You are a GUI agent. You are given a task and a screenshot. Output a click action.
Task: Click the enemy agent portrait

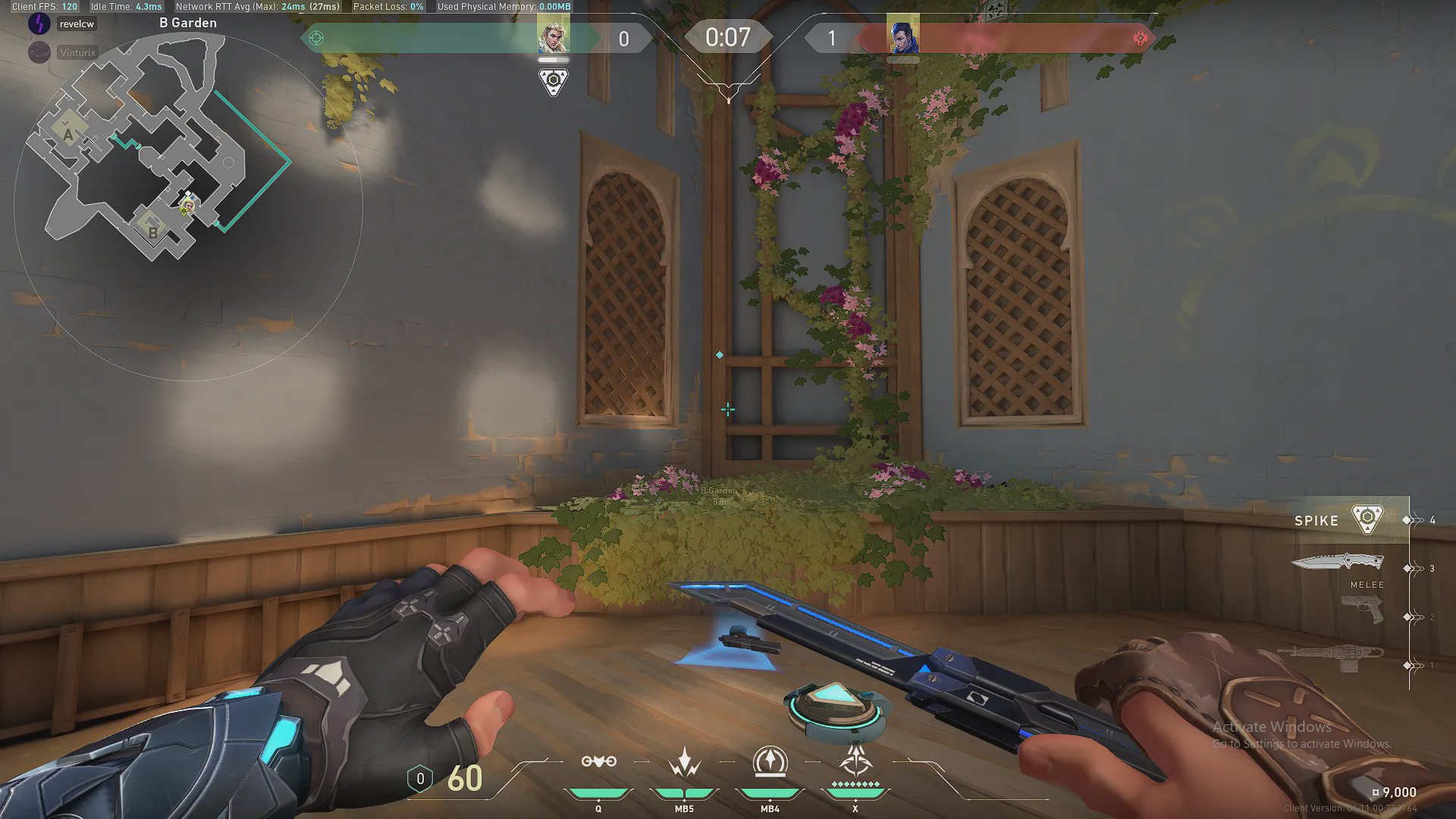pos(903,36)
